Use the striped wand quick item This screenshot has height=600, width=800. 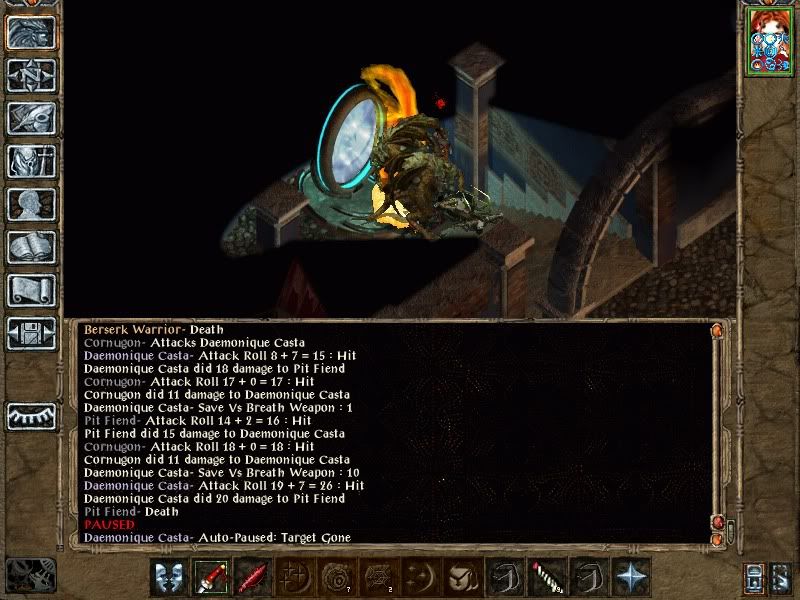tap(547, 577)
